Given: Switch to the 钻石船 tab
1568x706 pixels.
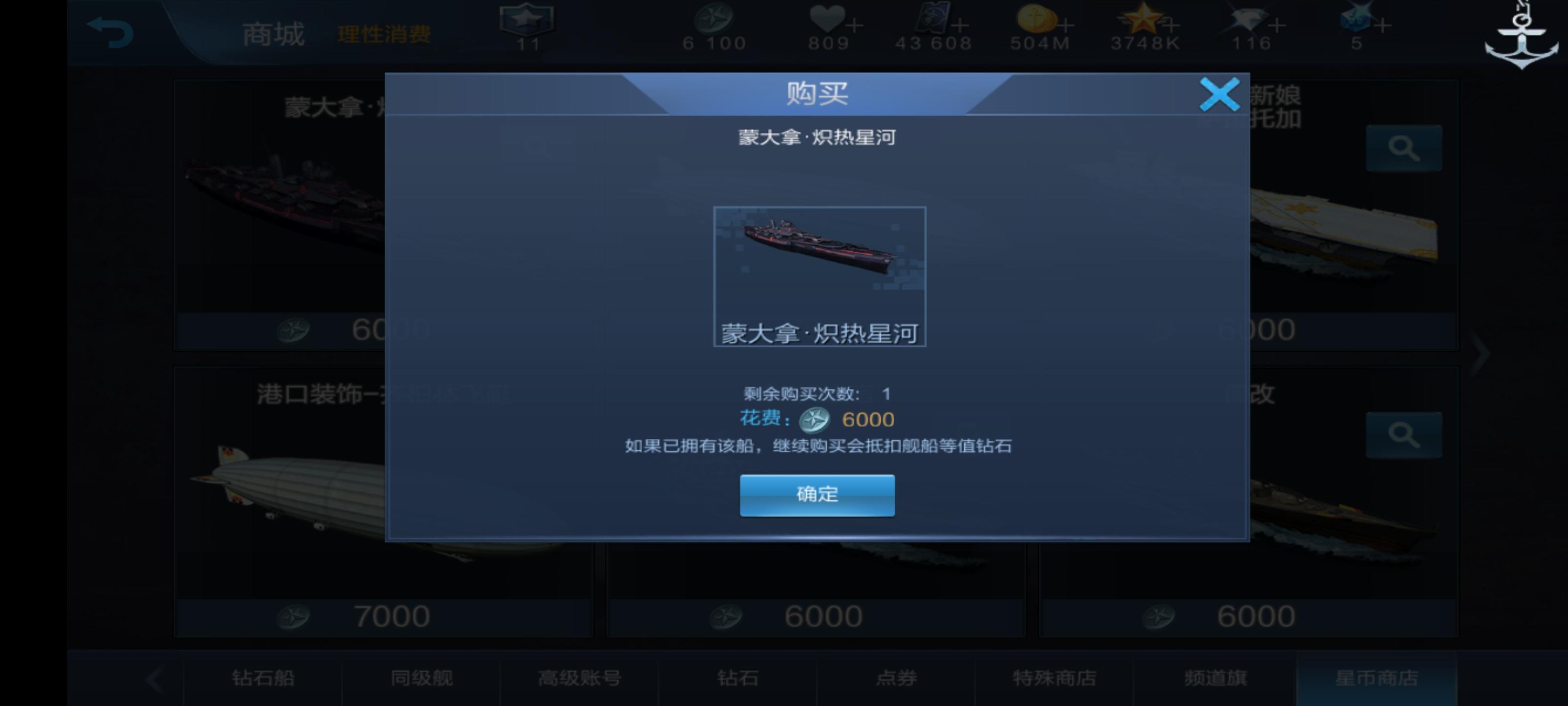Looking at the screenshot, I should pos(264,678).
